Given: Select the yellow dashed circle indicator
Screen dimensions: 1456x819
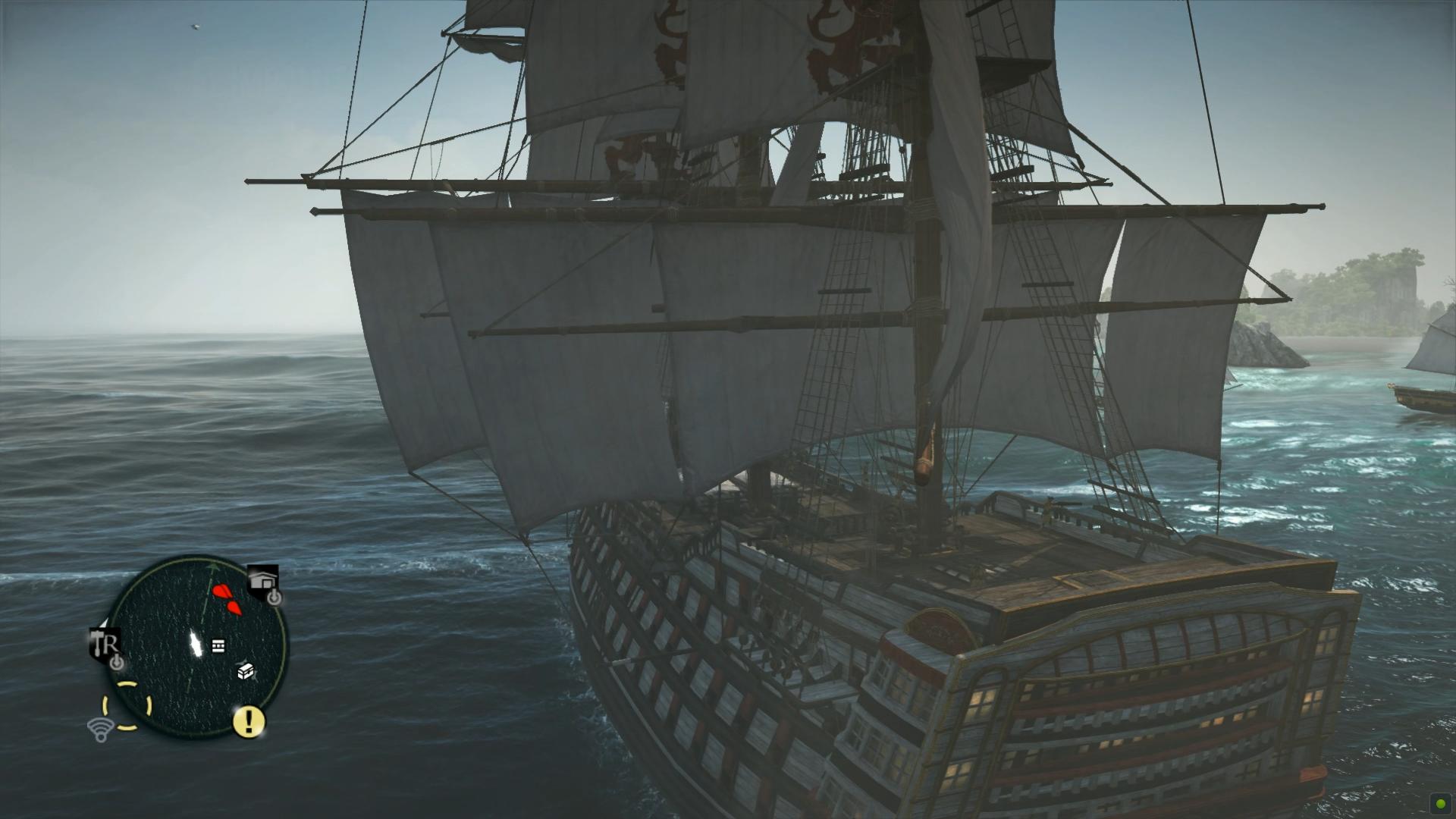Looking at the screenshot, I should click(127, 706).
